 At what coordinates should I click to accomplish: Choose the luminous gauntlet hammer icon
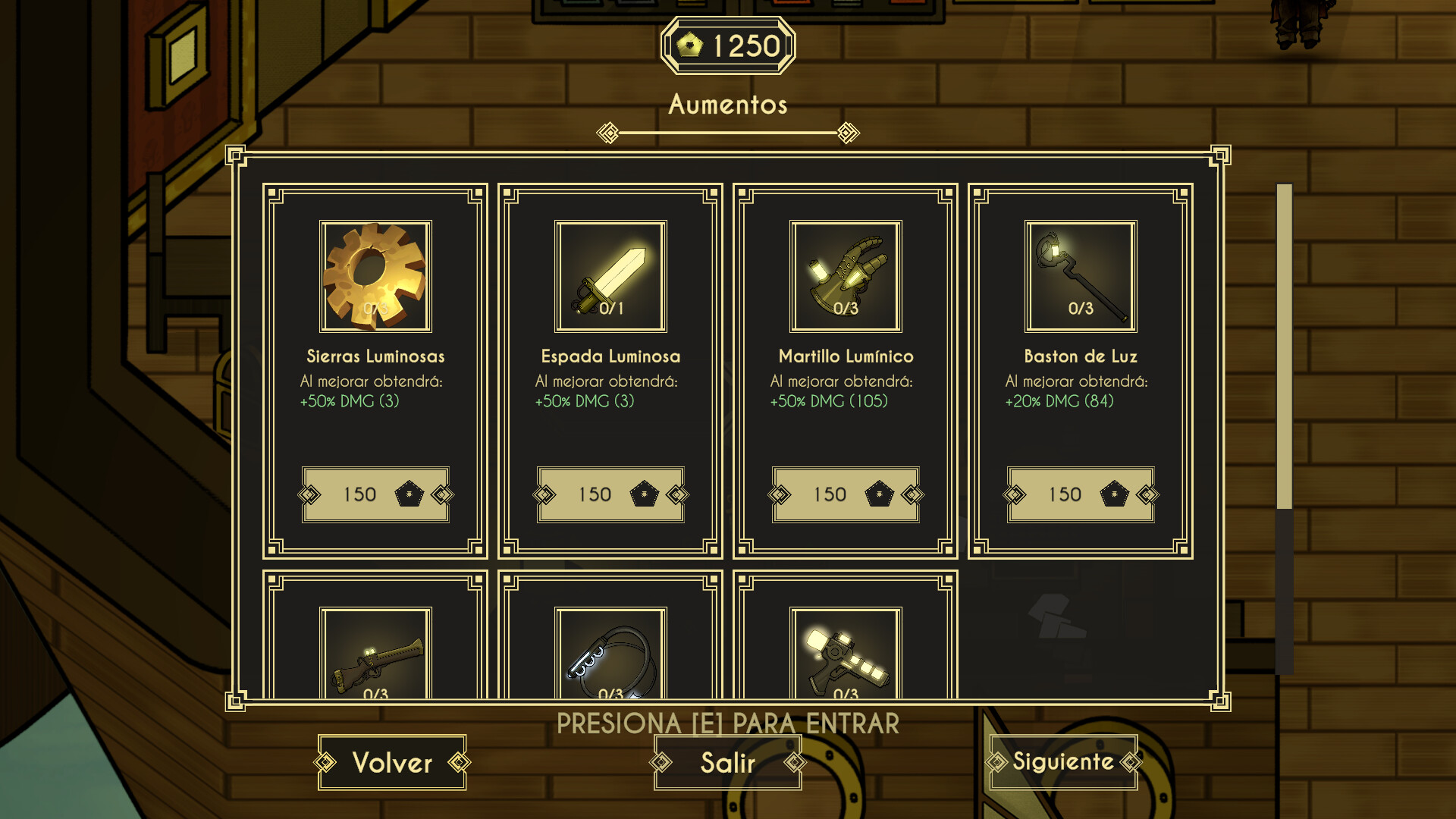846,276
